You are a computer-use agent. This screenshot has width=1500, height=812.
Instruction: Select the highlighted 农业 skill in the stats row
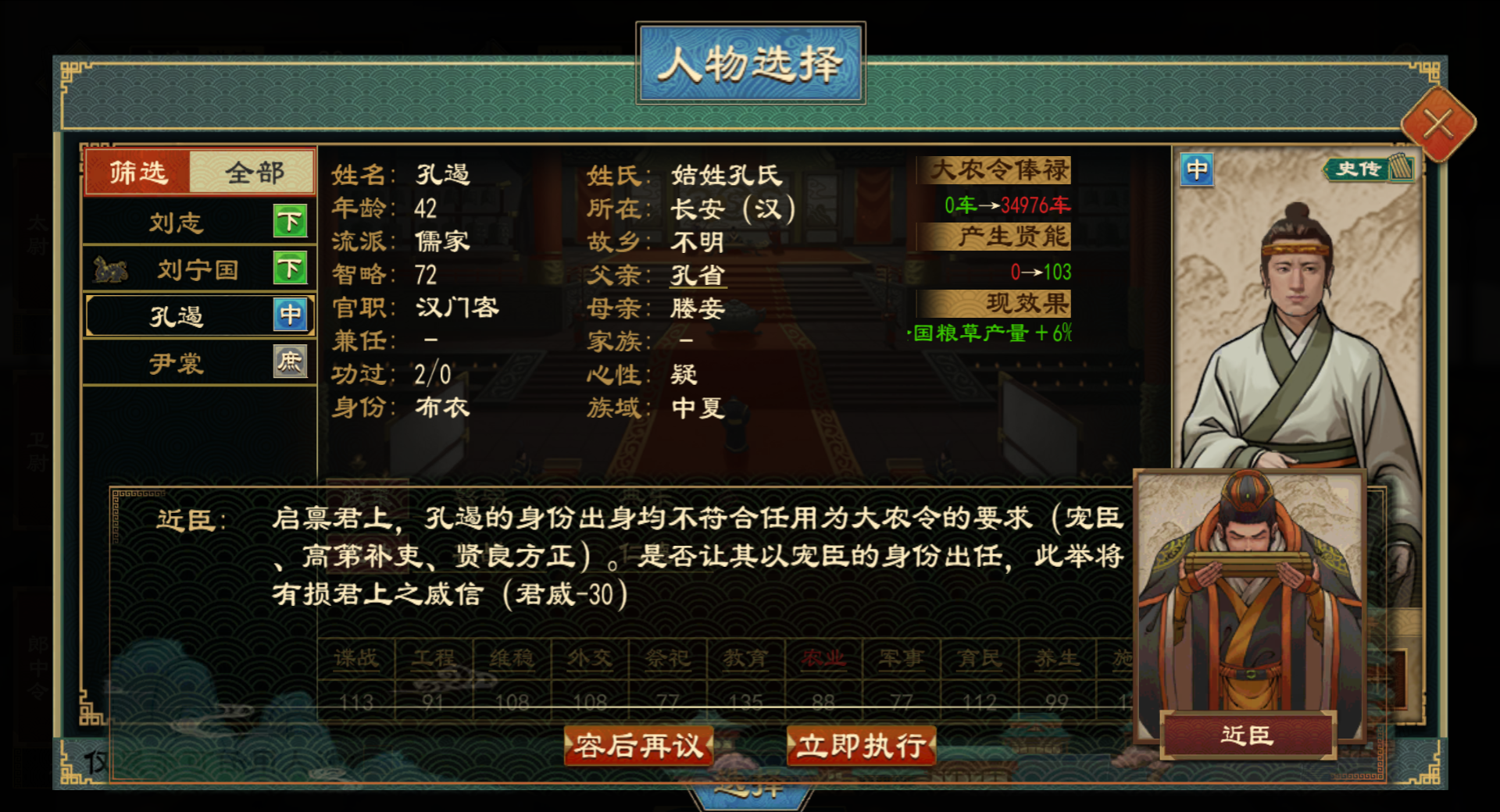pyautogui.click(x=822, y=658)
